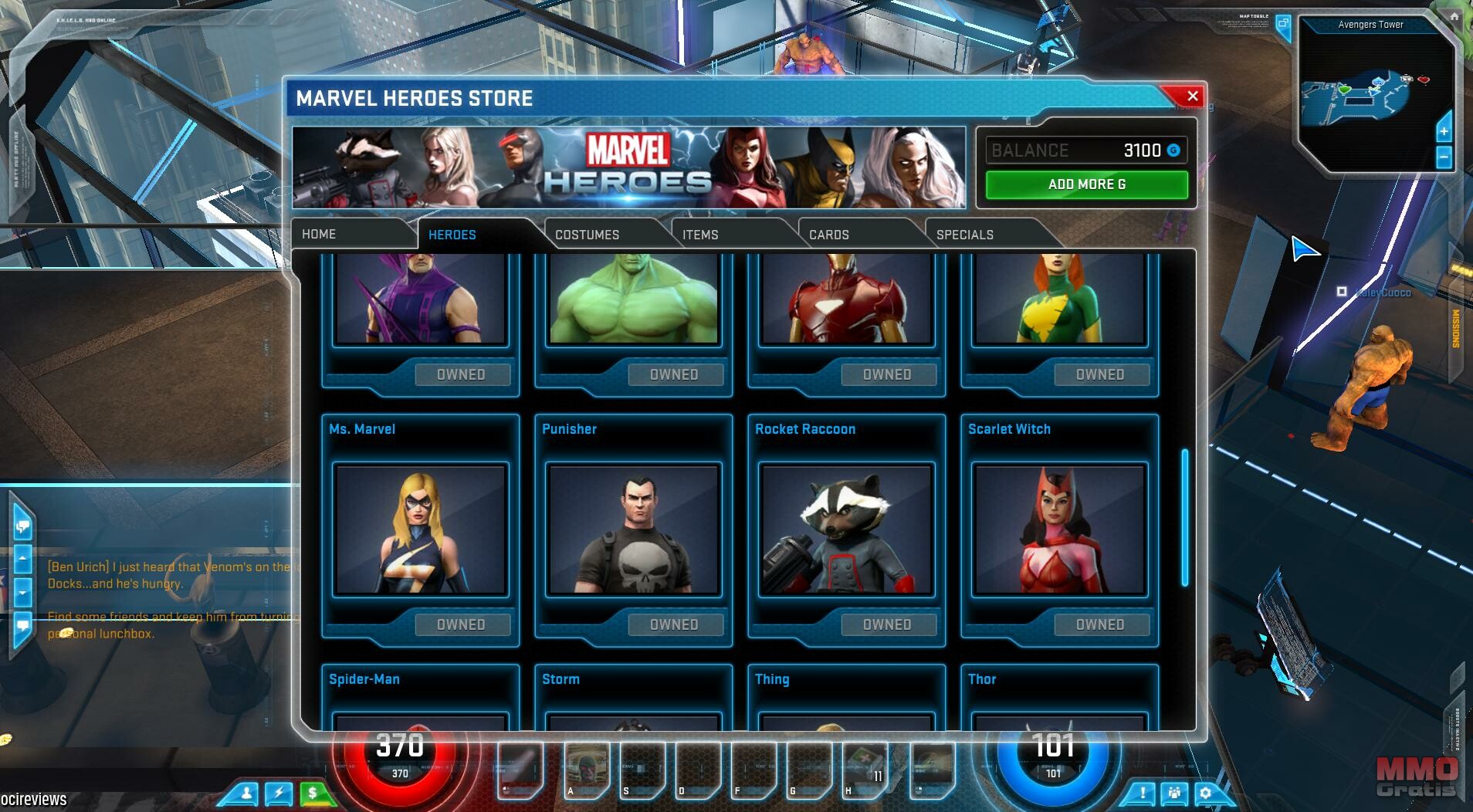Open the MISSIONS side tab
Image resolution: width=1473 pixels, height=812 pixels.
pos(1456,328)
